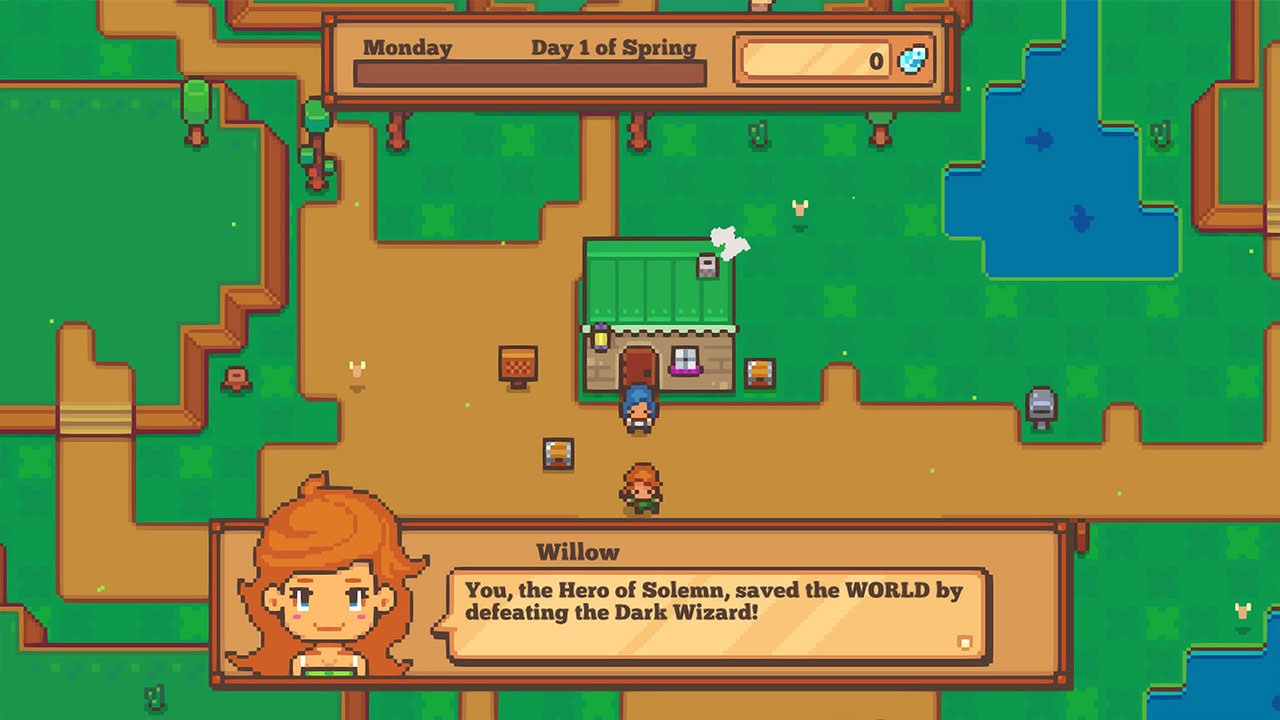Toggle the house window shutters

coord(683,357)
